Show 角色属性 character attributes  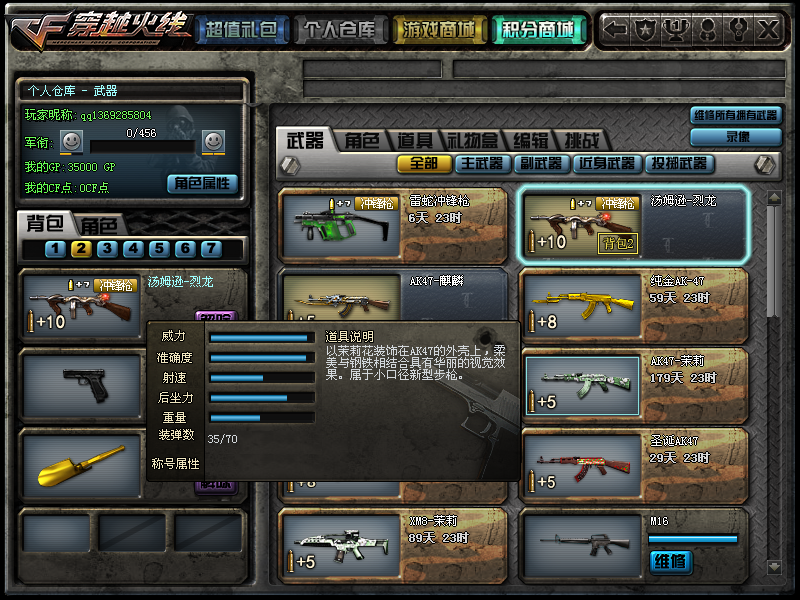201,183
